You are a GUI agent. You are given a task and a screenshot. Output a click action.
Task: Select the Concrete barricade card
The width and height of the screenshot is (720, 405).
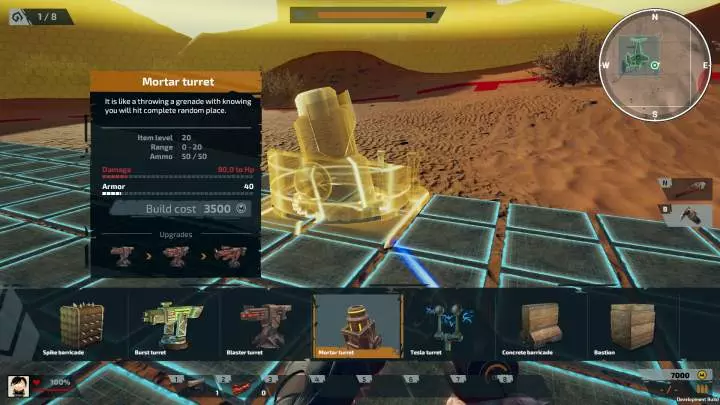[x=539, y=327]
